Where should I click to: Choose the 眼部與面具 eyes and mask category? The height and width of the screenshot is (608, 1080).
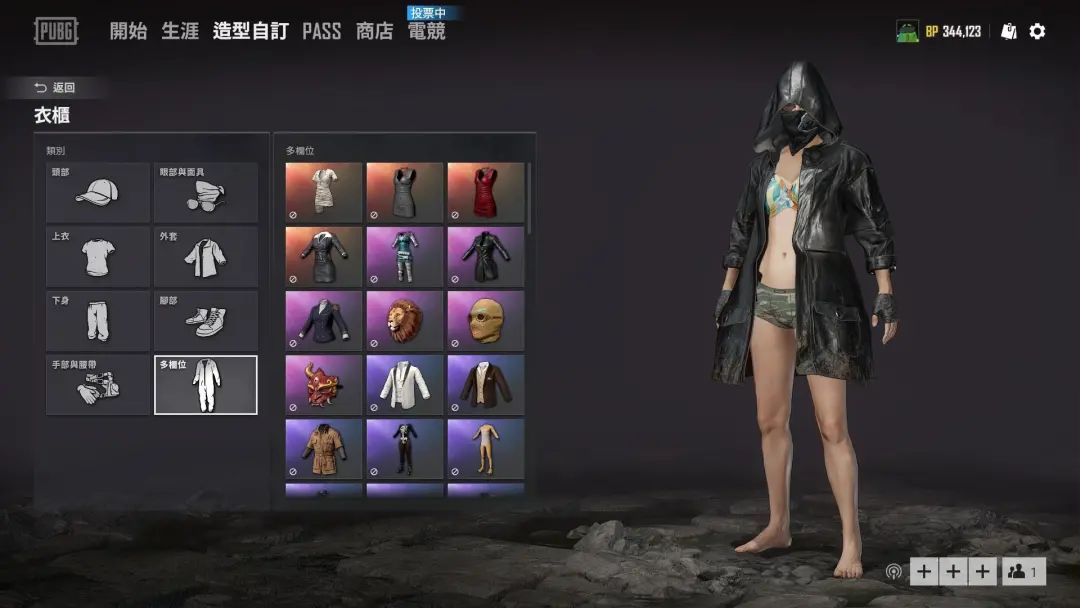(206, 192)
